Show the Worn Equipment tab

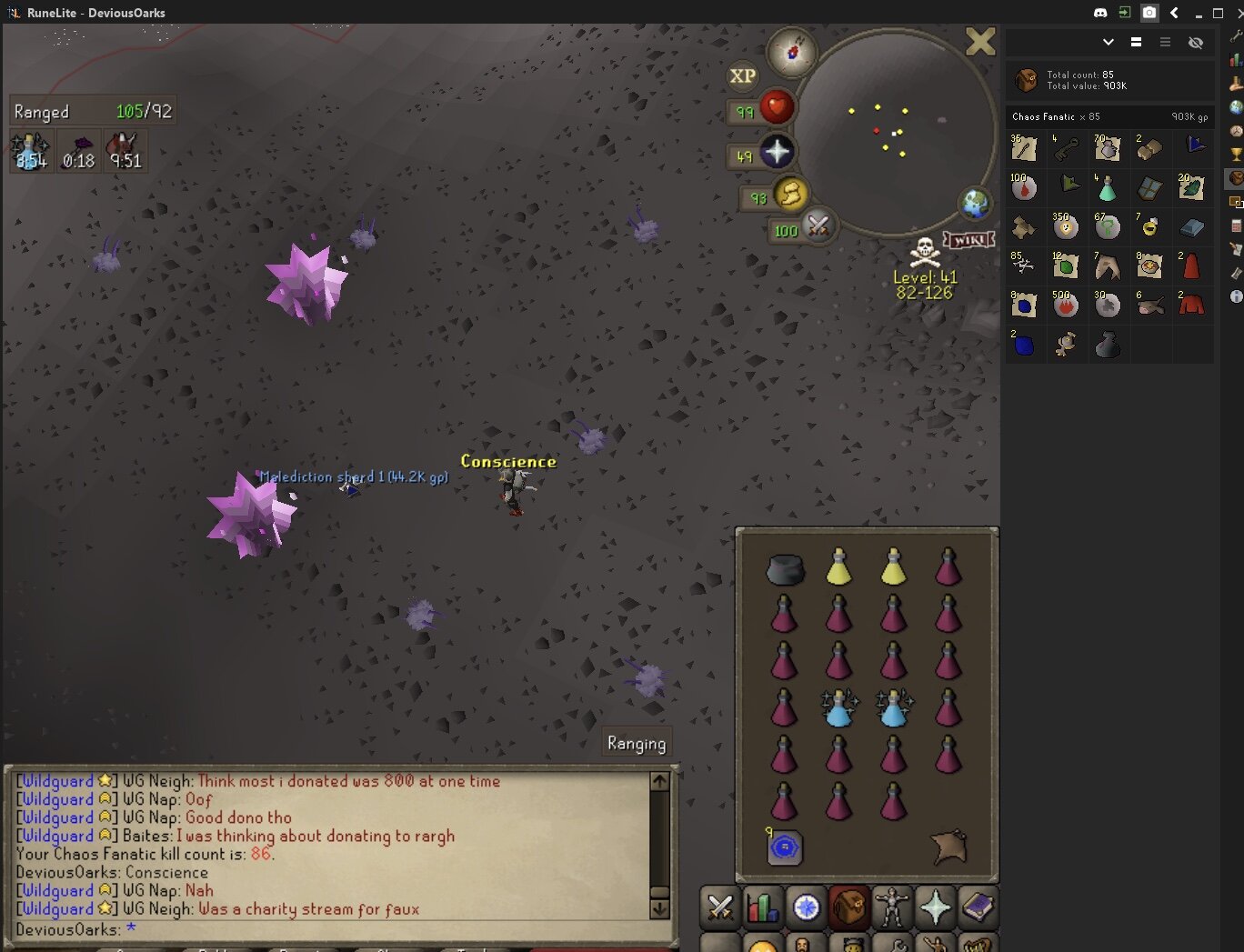click(x=892, y=907)
